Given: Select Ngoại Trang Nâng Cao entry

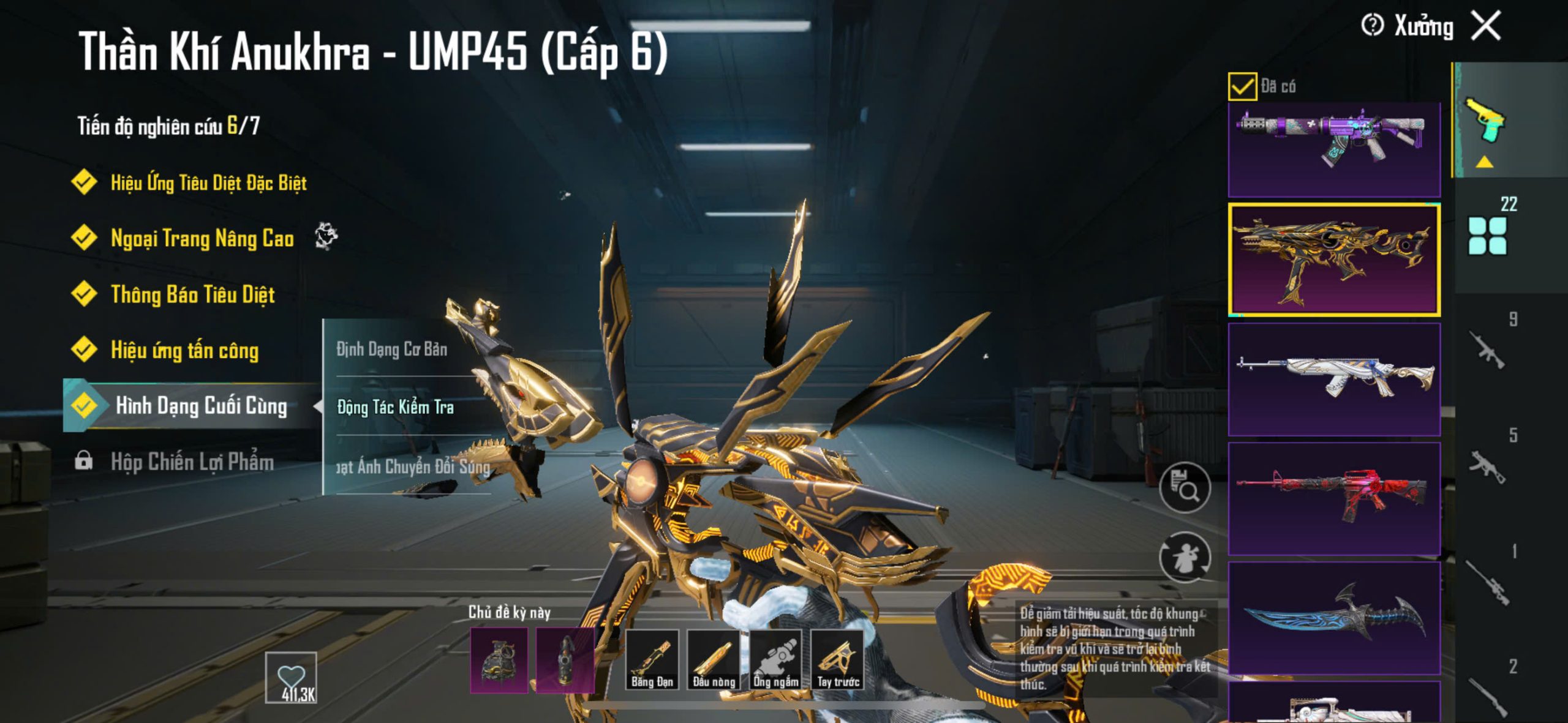Looking at the screenshot, I should pyautogui.click(x=202, y=238).
